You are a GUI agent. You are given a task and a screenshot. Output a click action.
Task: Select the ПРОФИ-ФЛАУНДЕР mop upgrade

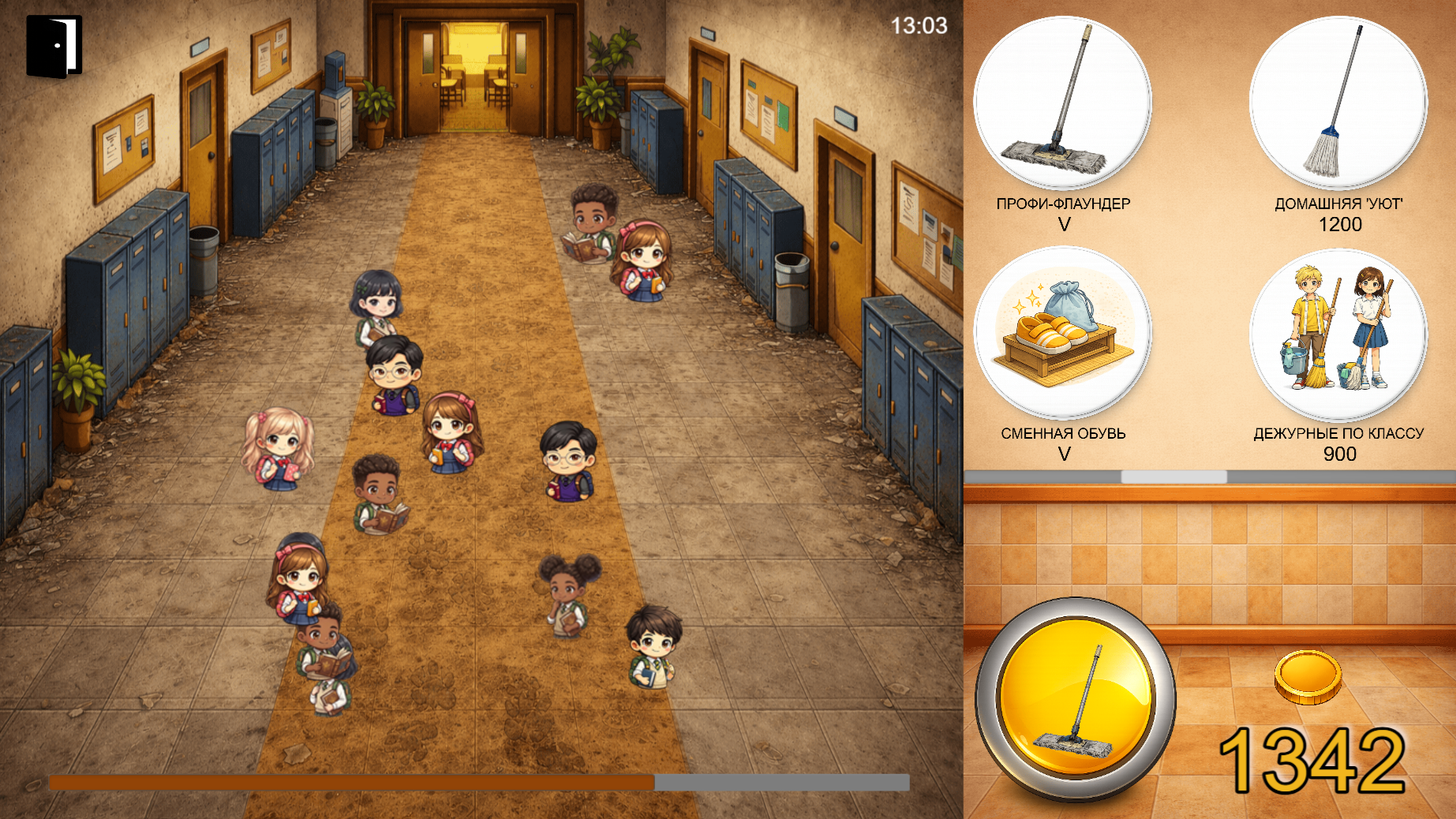[1062, 103]
